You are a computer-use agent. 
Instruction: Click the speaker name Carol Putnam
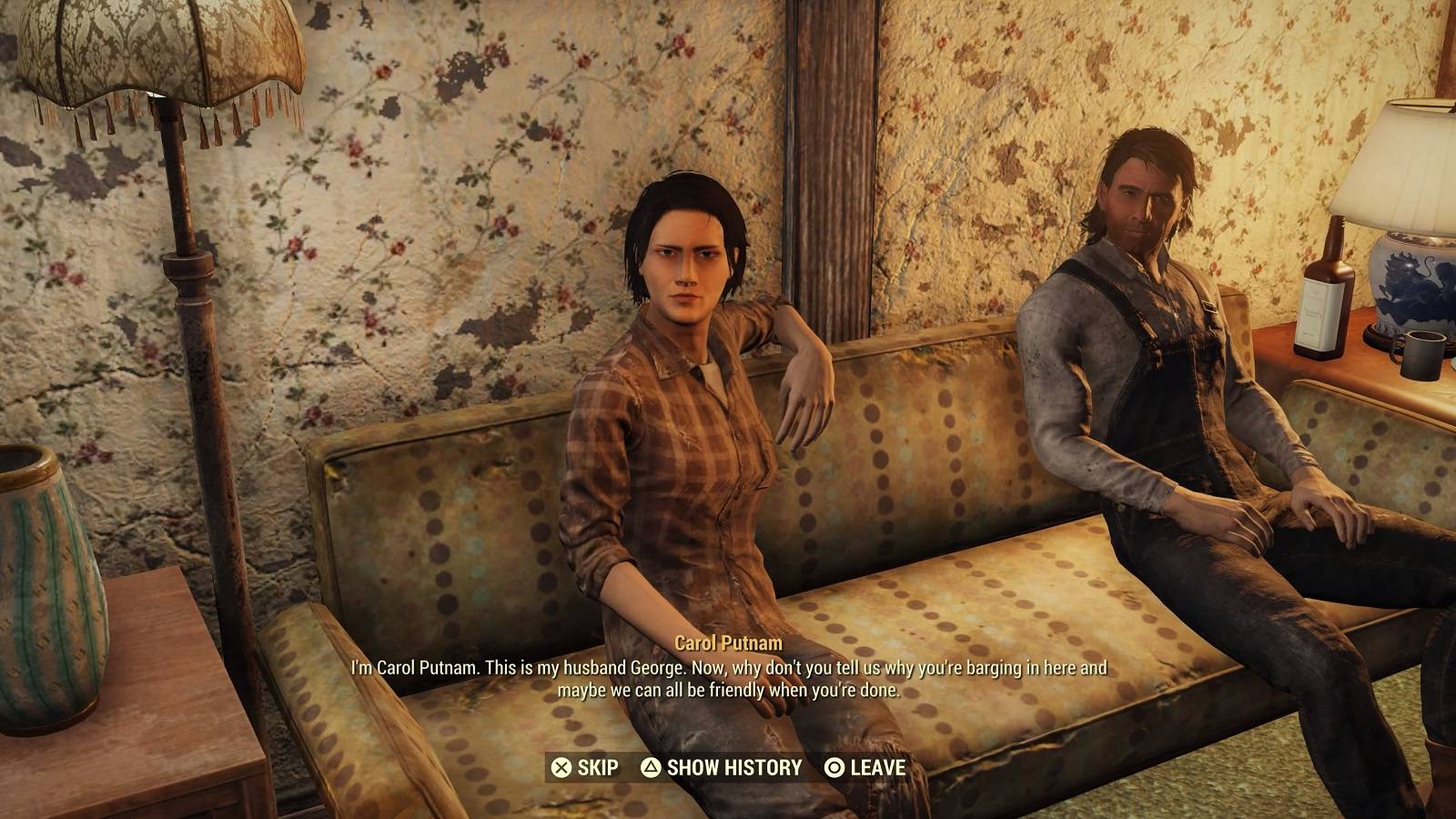728,642
